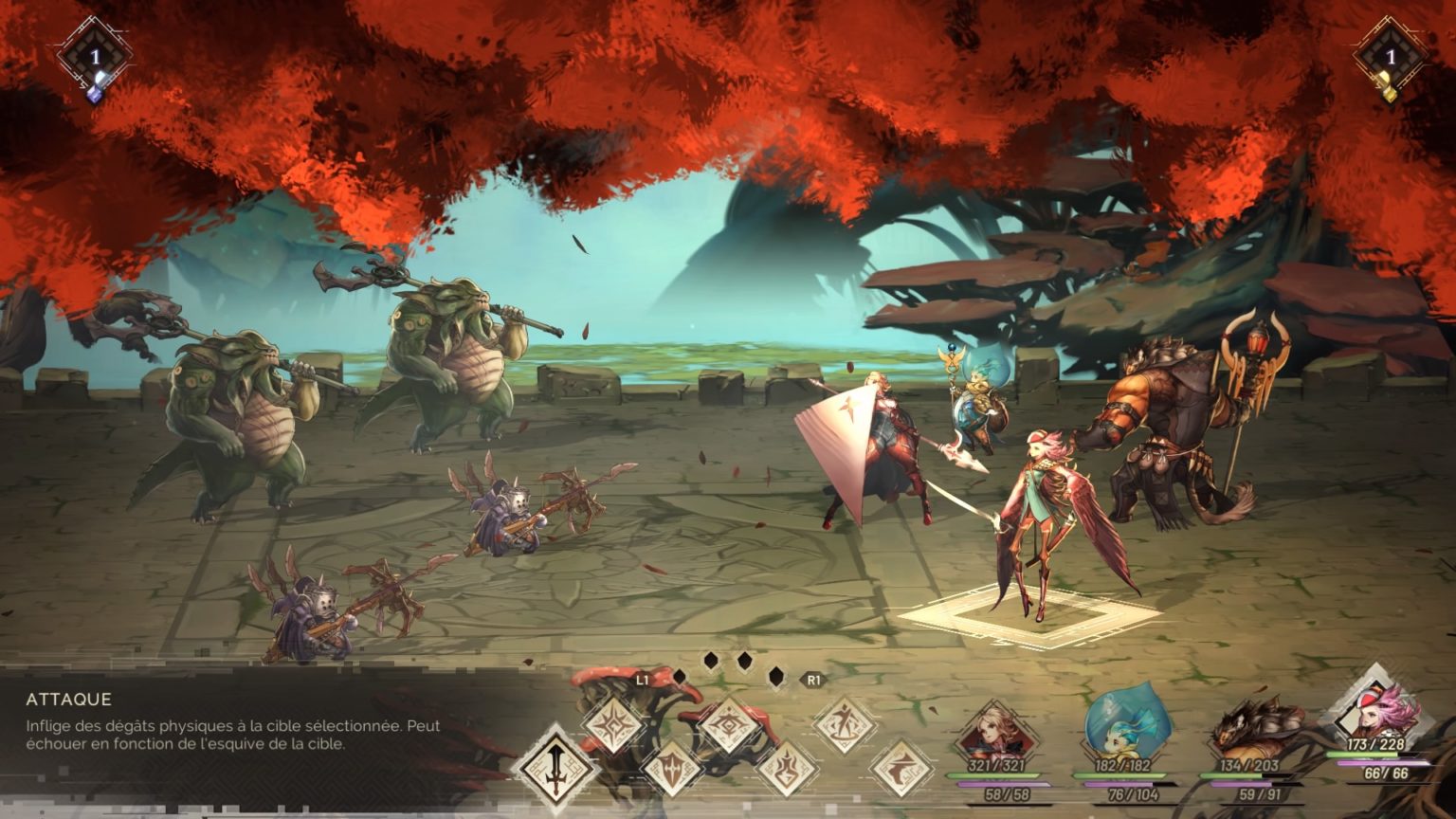Pick the standing figure command icon
The height and width of the screenshot is (819, 1456).
pos(843,726)
